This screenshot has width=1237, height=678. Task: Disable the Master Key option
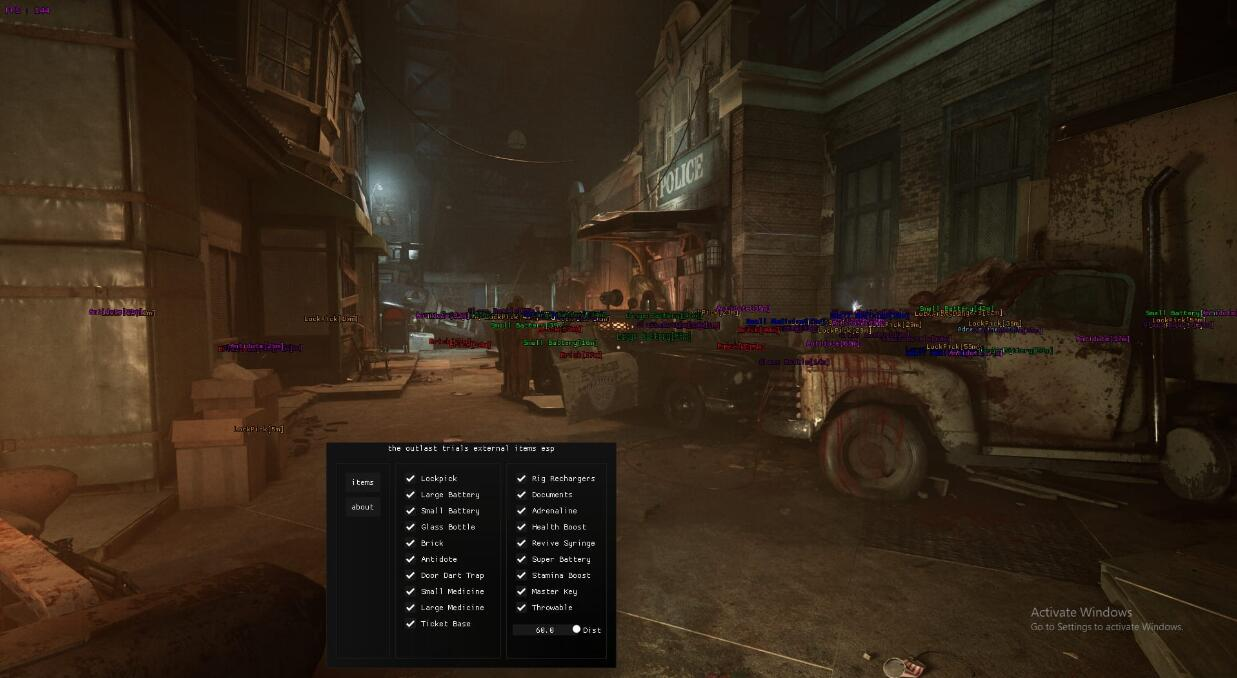(x=521, y=591)
